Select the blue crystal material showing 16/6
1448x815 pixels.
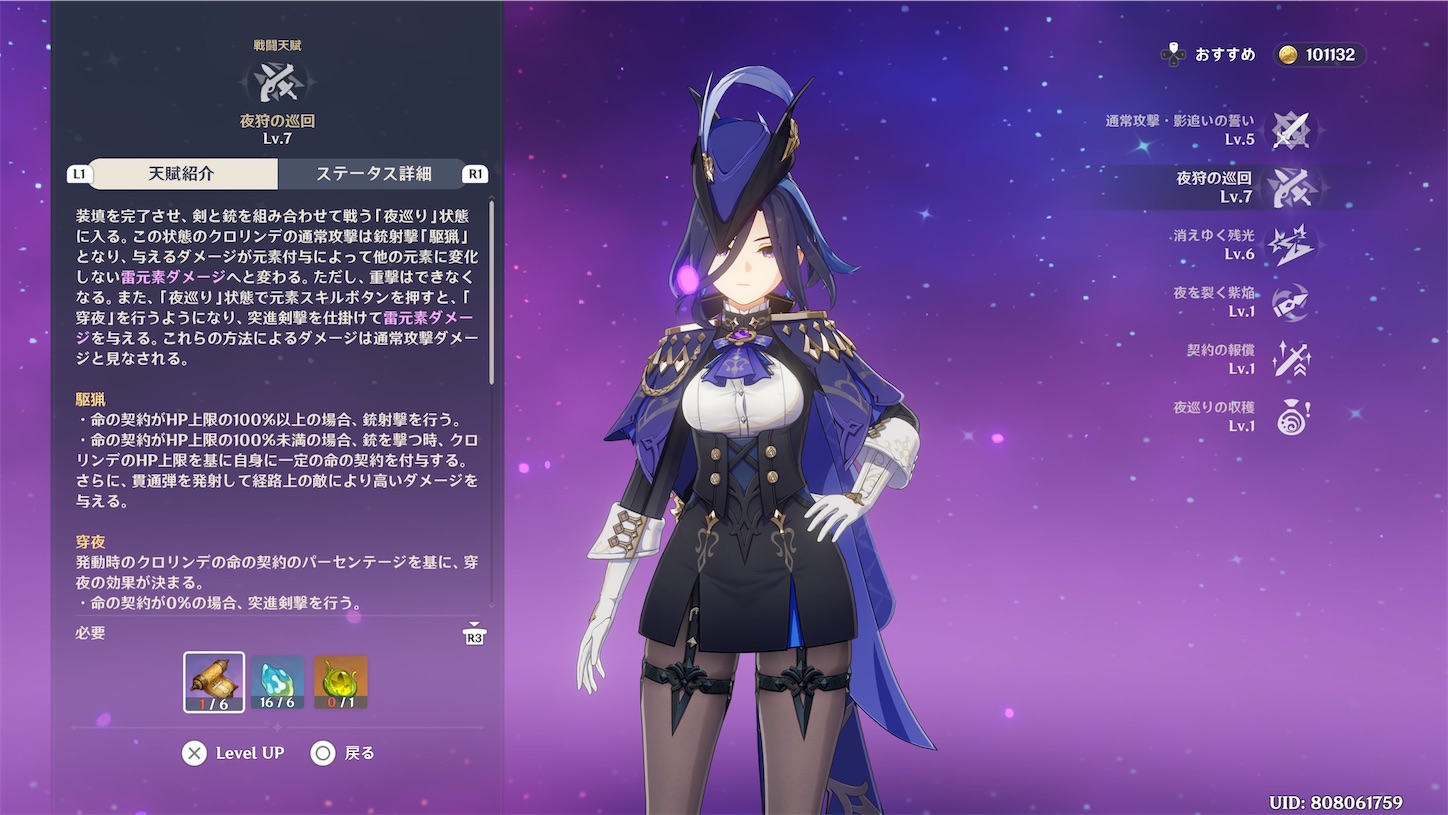(x=275, y=683)
